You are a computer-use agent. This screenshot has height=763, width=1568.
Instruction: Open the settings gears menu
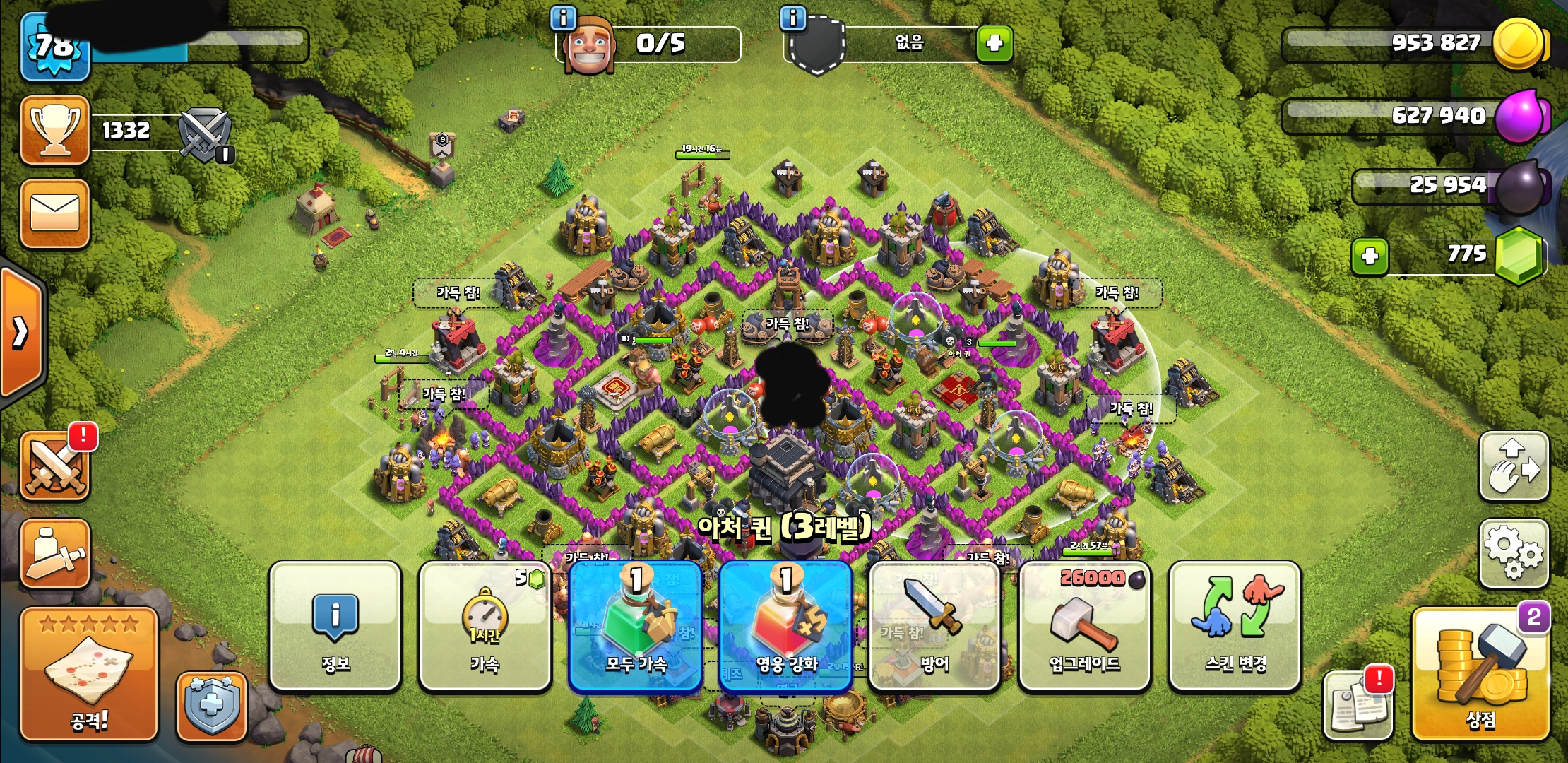(x=1514, y=553)
